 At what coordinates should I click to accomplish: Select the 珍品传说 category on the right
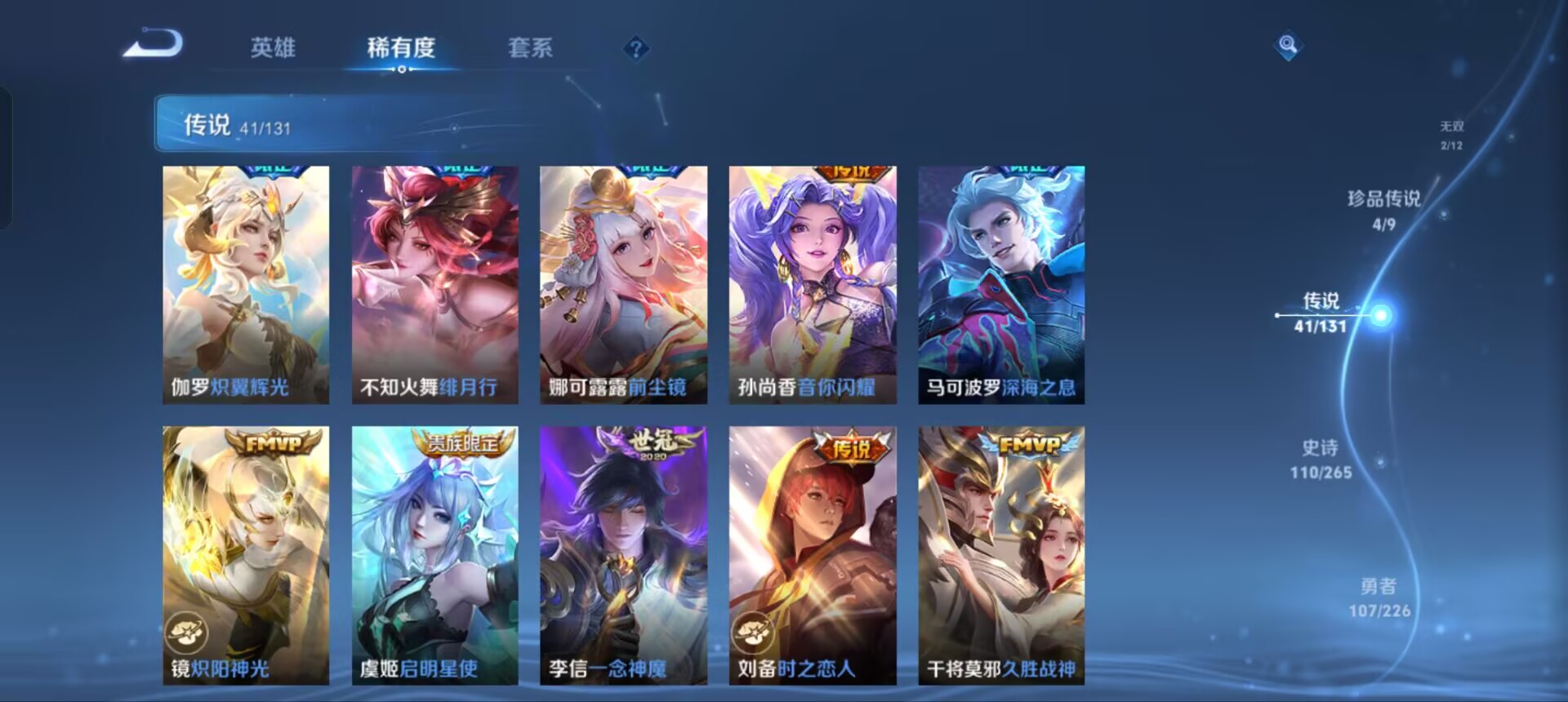coord(1383,202)
